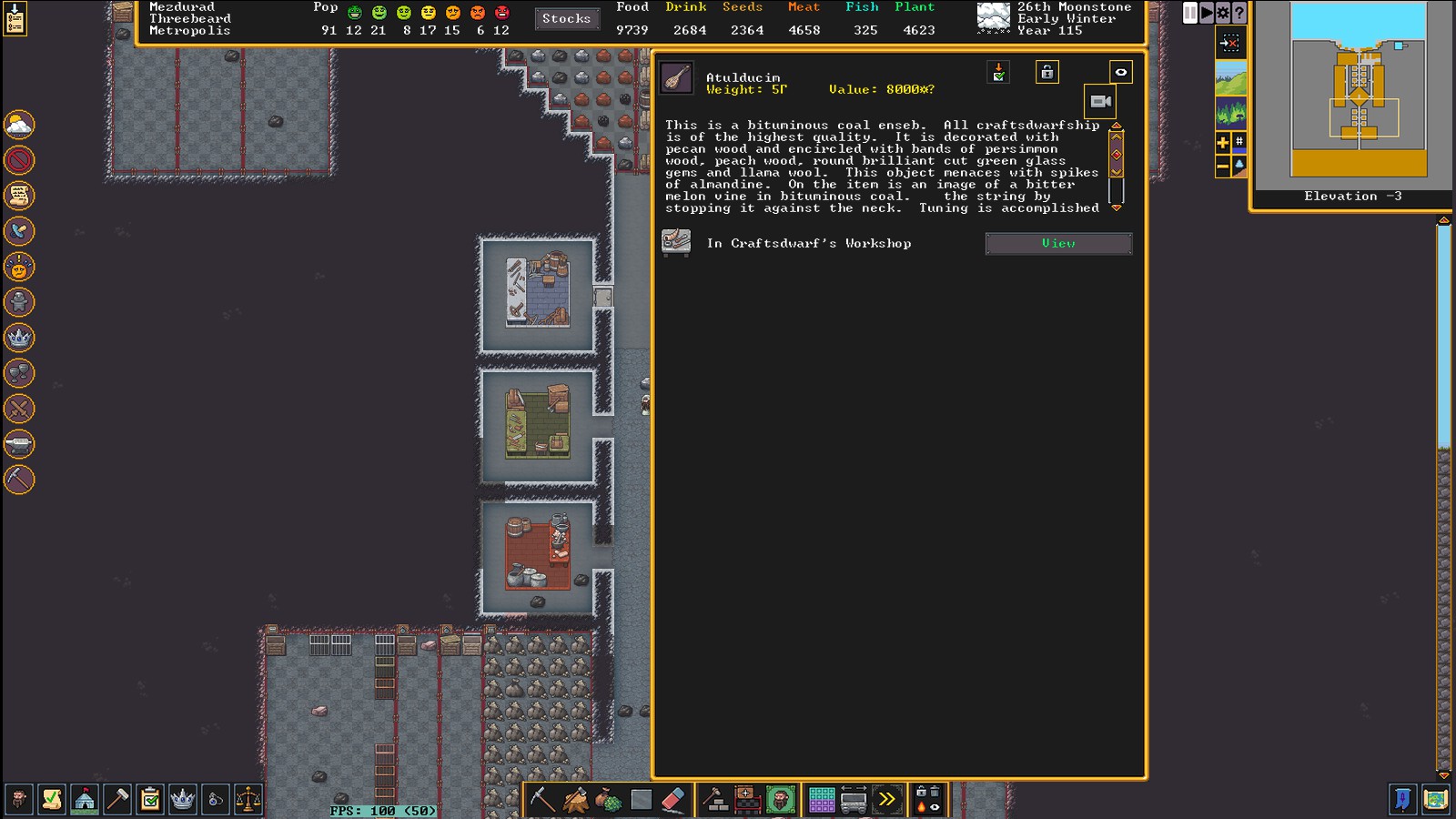Select the pickaxe digging tool
1456x819 pixels.
point(542,800)
